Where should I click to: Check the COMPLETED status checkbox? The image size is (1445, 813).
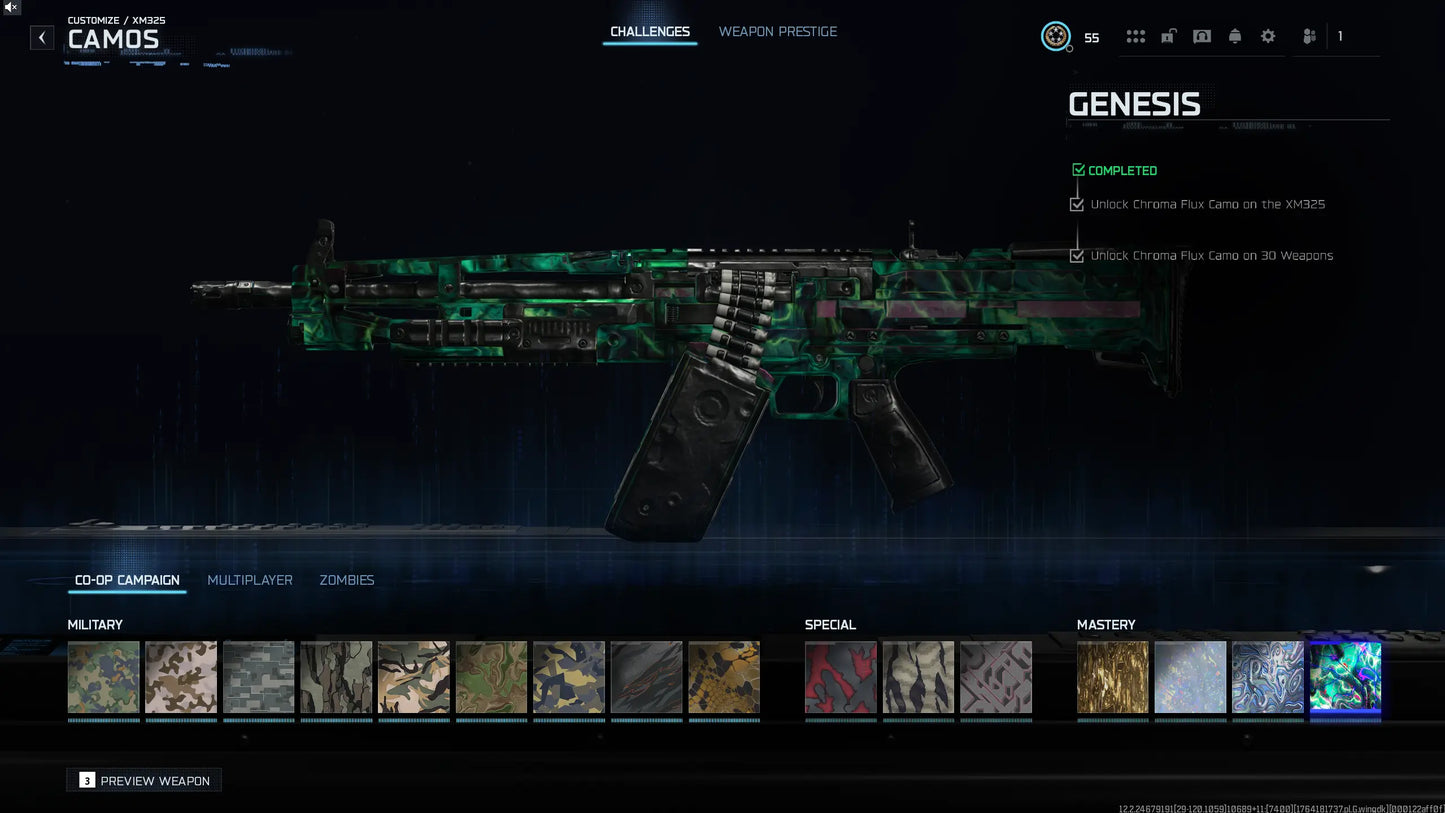pyautogui.click(x=1078, y=169)
